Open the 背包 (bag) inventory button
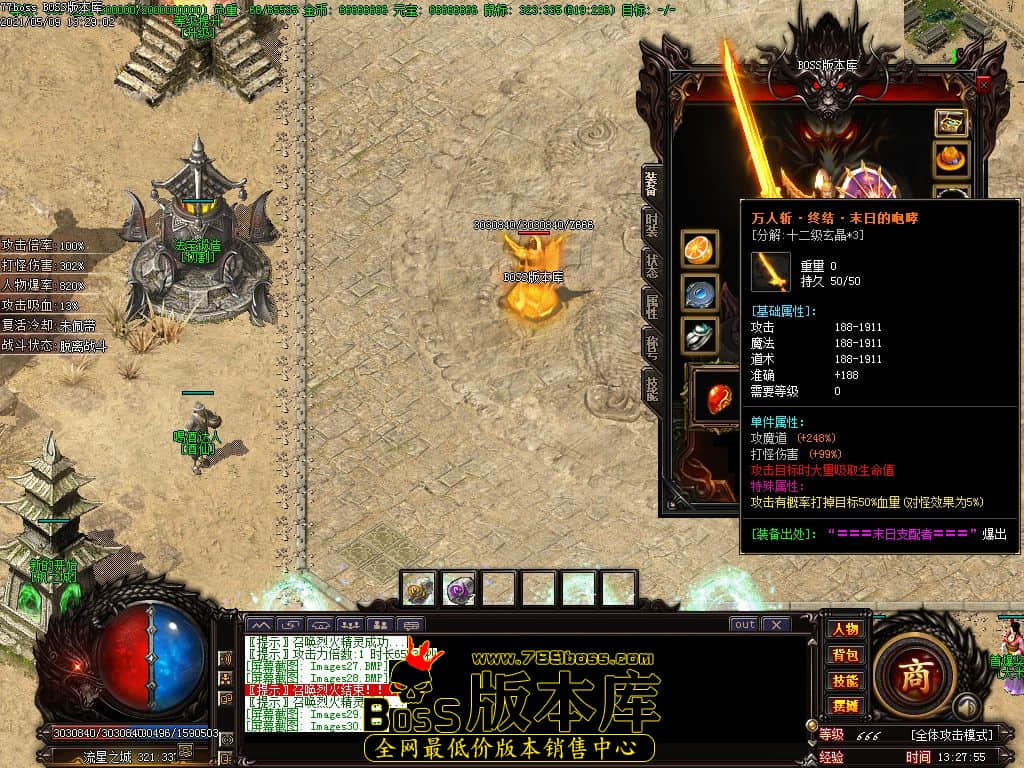This screenshot has width=1024, height=768. tap(845, 655)
